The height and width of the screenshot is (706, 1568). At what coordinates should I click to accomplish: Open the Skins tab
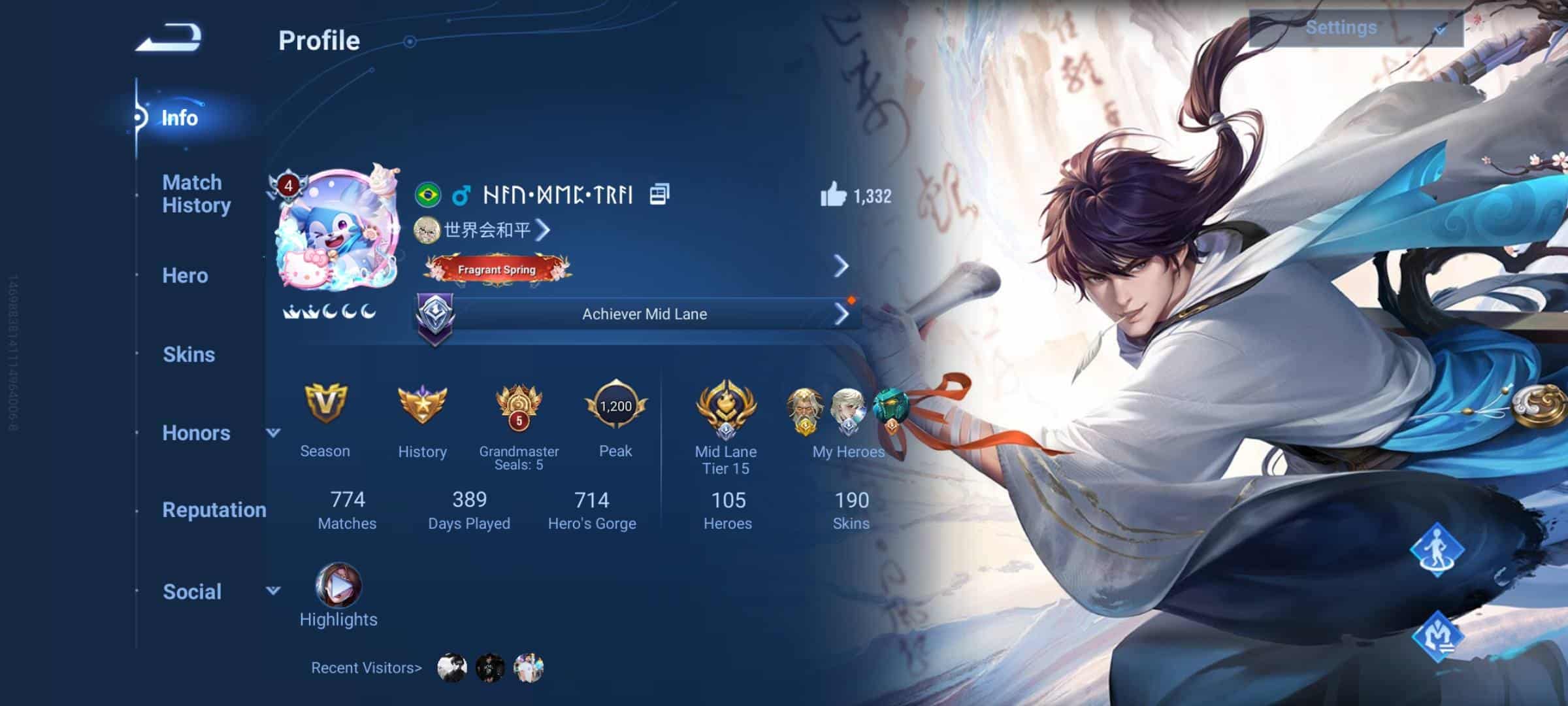(188, 354)
